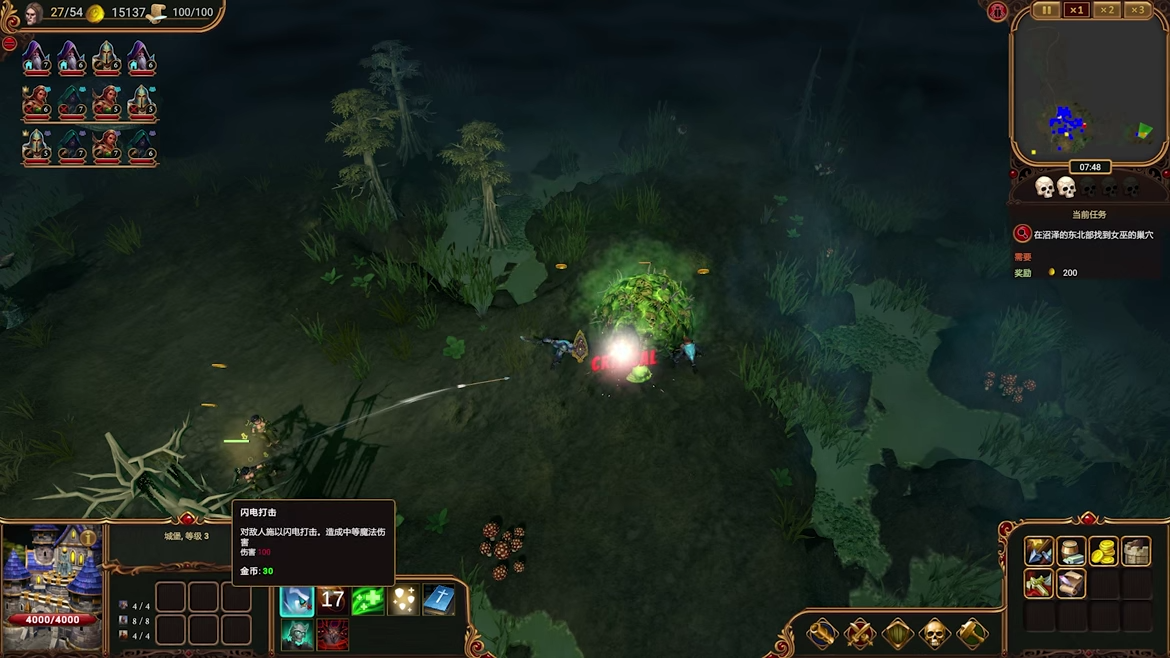Select the blue holy book spell
Image resolution: width=1170 pixels, height=658 pixels.
[439, 600]
